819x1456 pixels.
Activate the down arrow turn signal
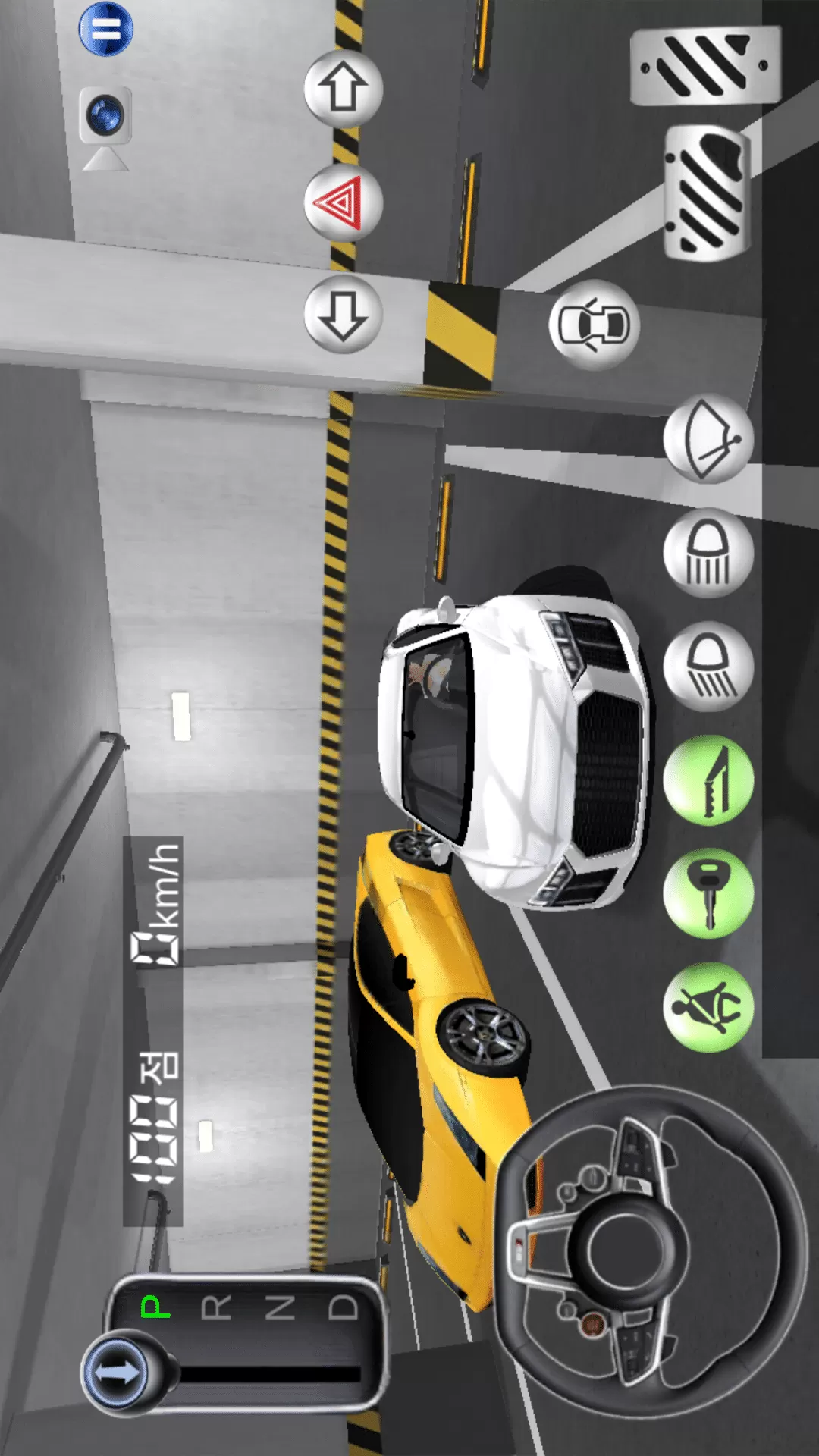(343, 314)
